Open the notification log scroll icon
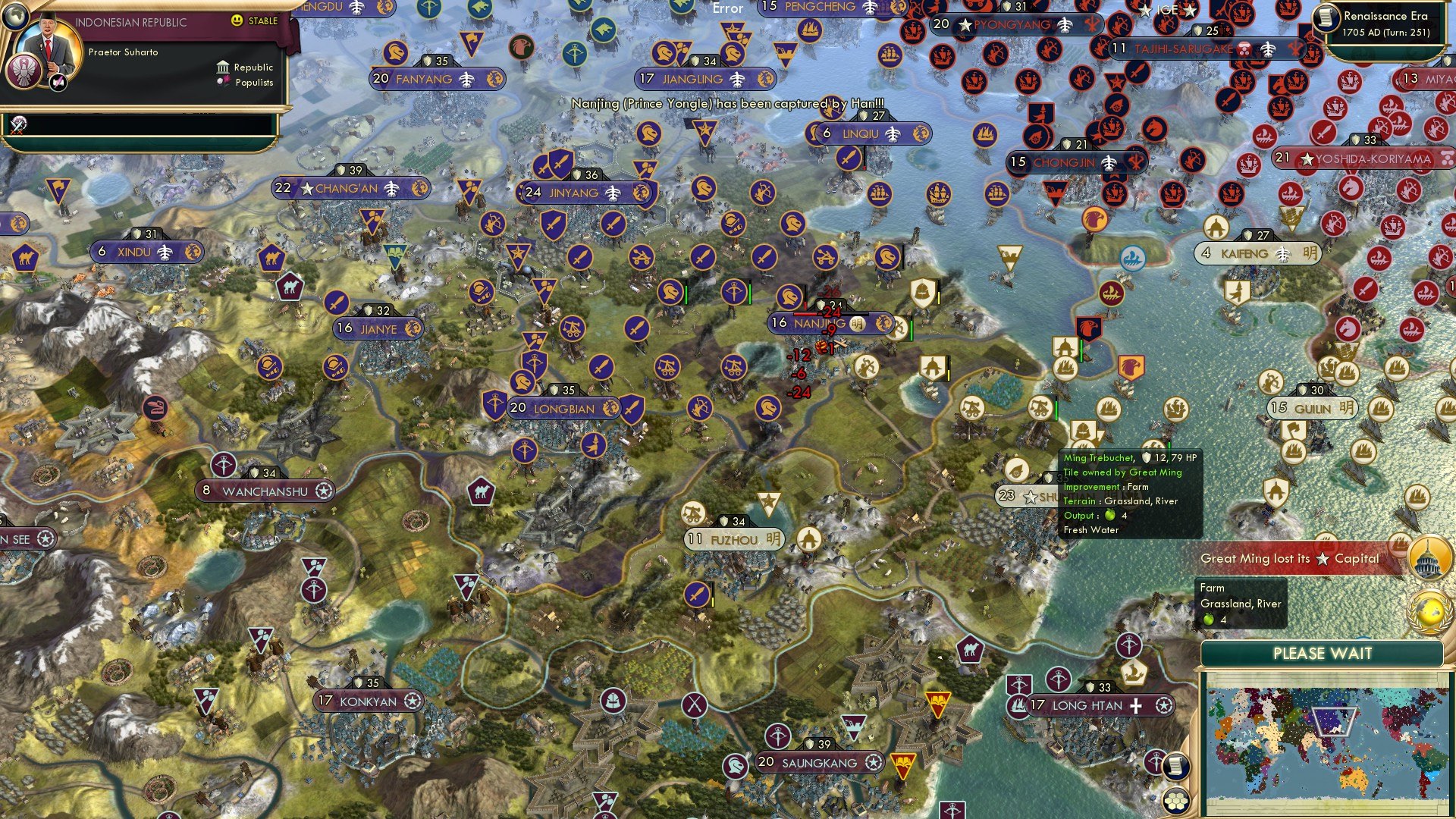The width and height of the screenshot is (1456, 819). (x=1176, y=767)
